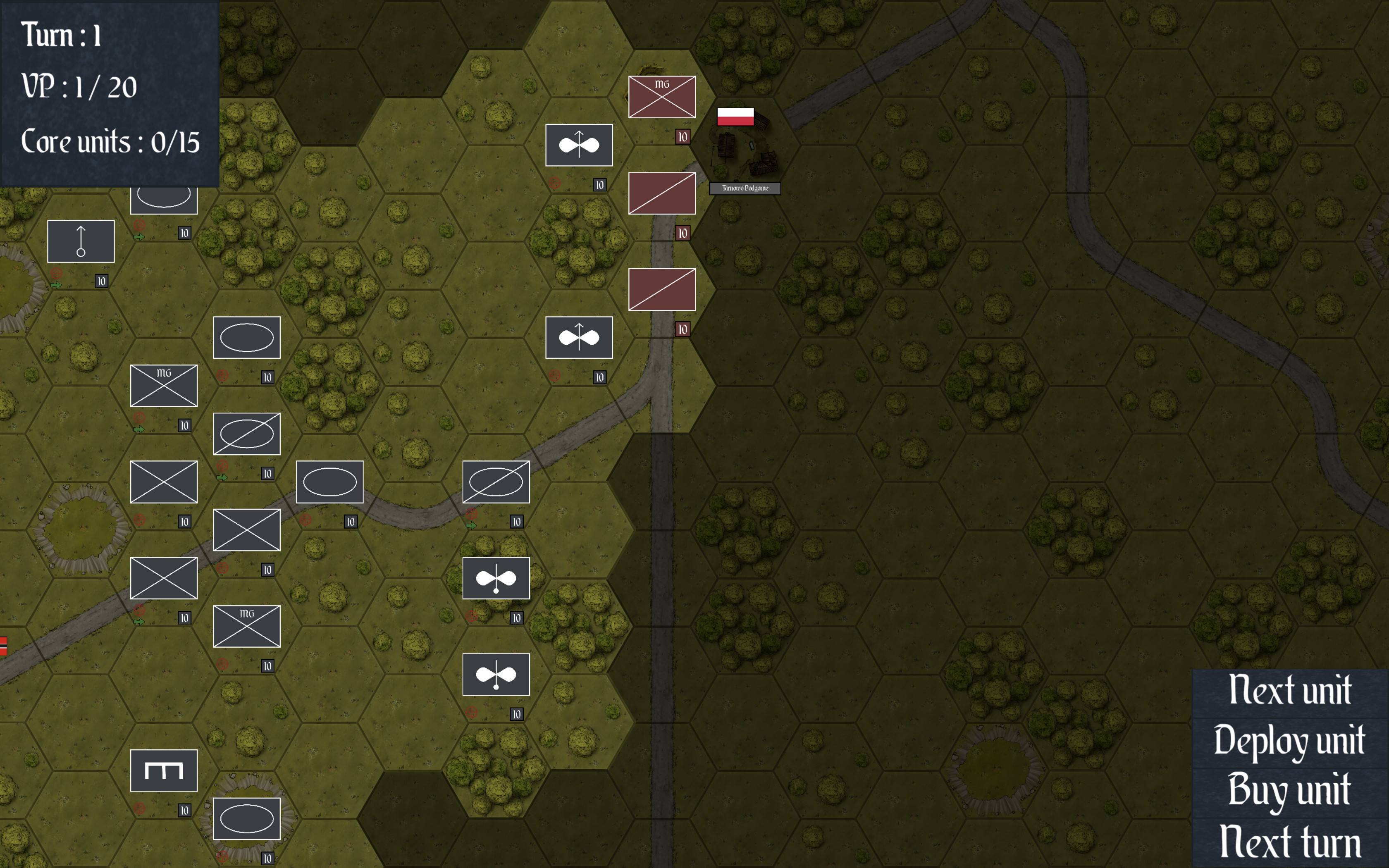
Task: Click the Polish flag marker at Tarnowo Podgorne
Action: (x=736, y=117)
